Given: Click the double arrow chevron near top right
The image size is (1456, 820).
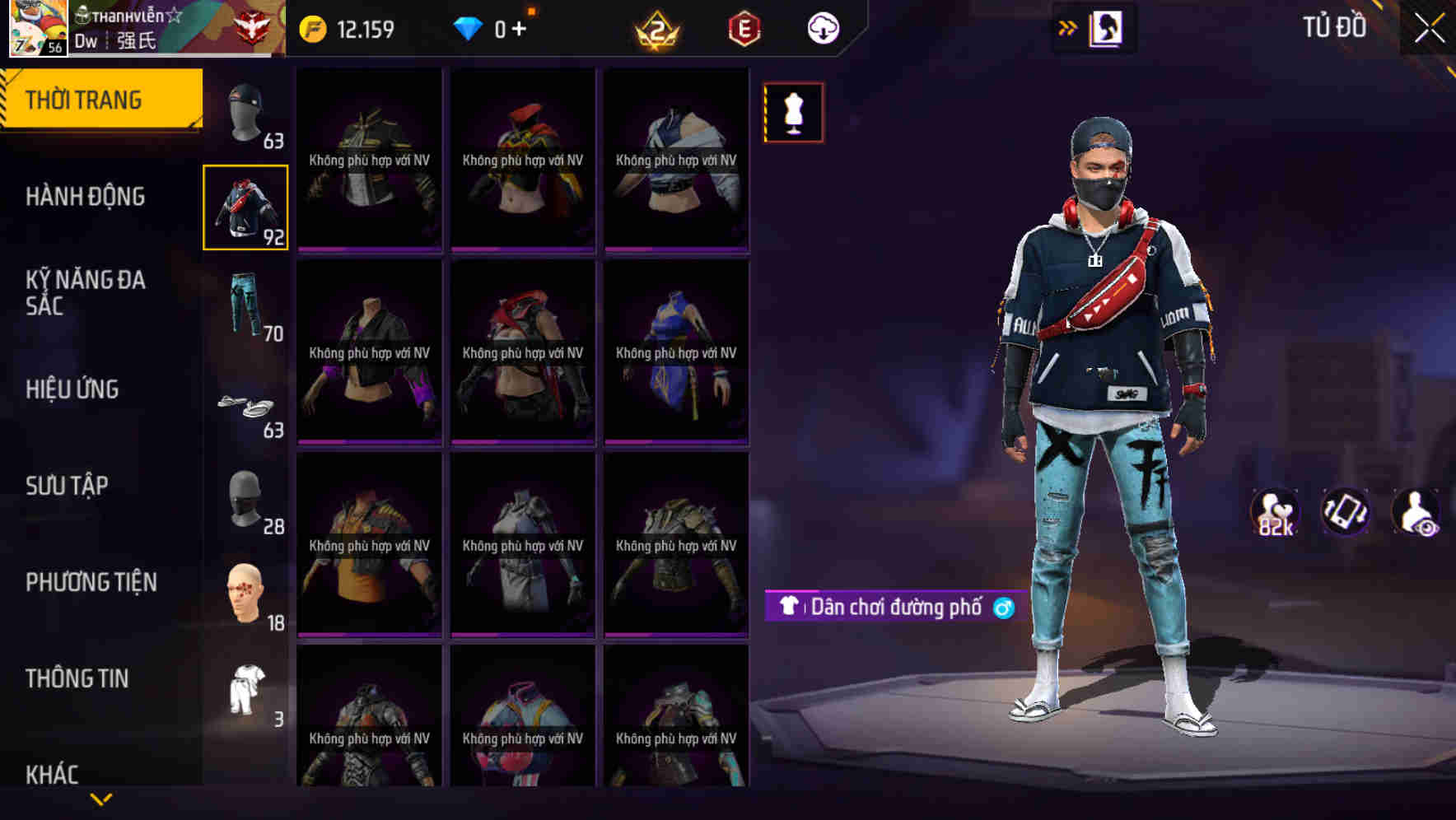Looking at the screenshot, I should [x=1066, y=27].
